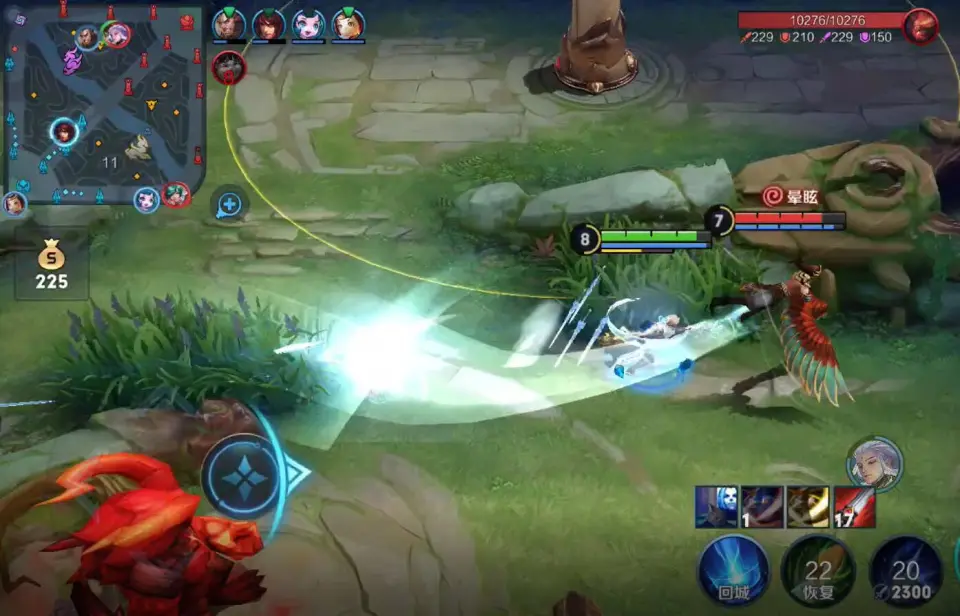The width and height of the screenshot is (960, 616).
Task: Activate the 回城 recall button
Action: click(733, 571)
